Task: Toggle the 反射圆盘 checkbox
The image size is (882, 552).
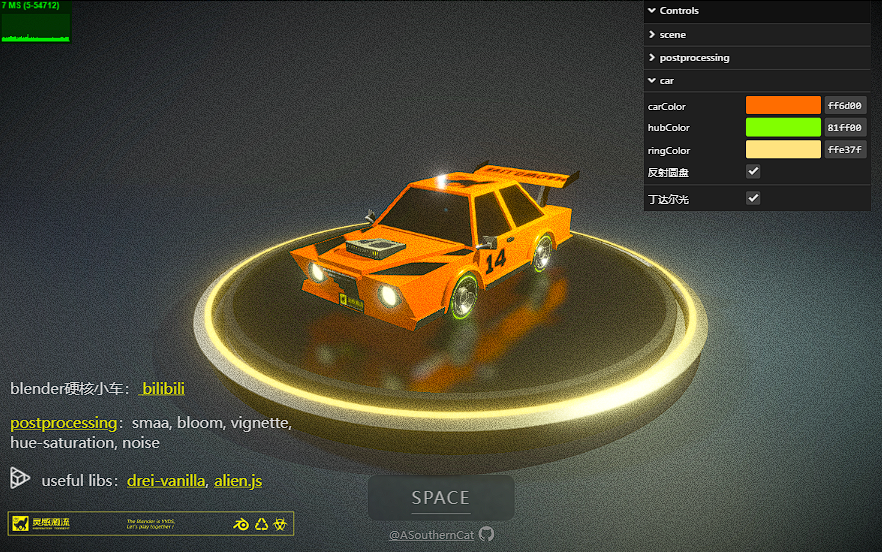Action: 754,172
